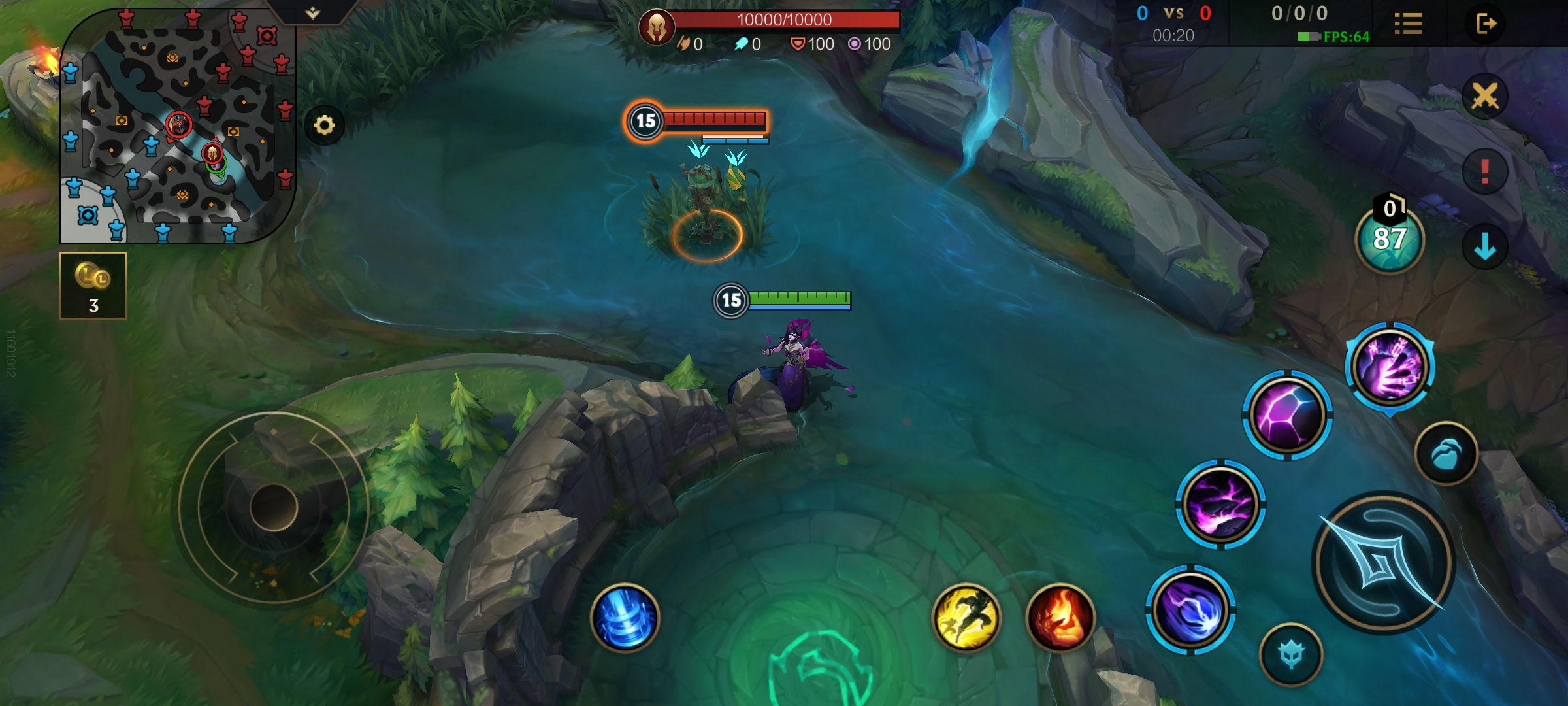The height and width of the screenshot is (706, 1568).
Task: Tap the blue down arrow button
Action: point(1484,247)
